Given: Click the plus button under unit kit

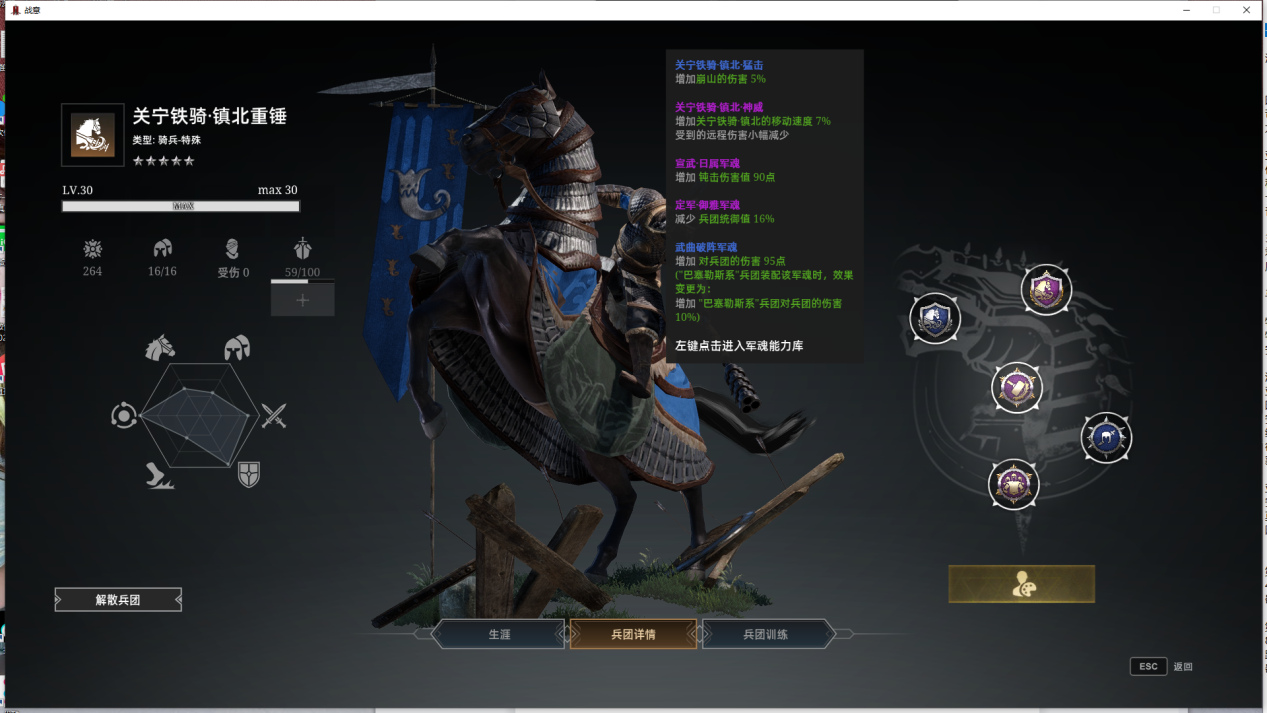Looking at the screenshot, I should (302, 299).
